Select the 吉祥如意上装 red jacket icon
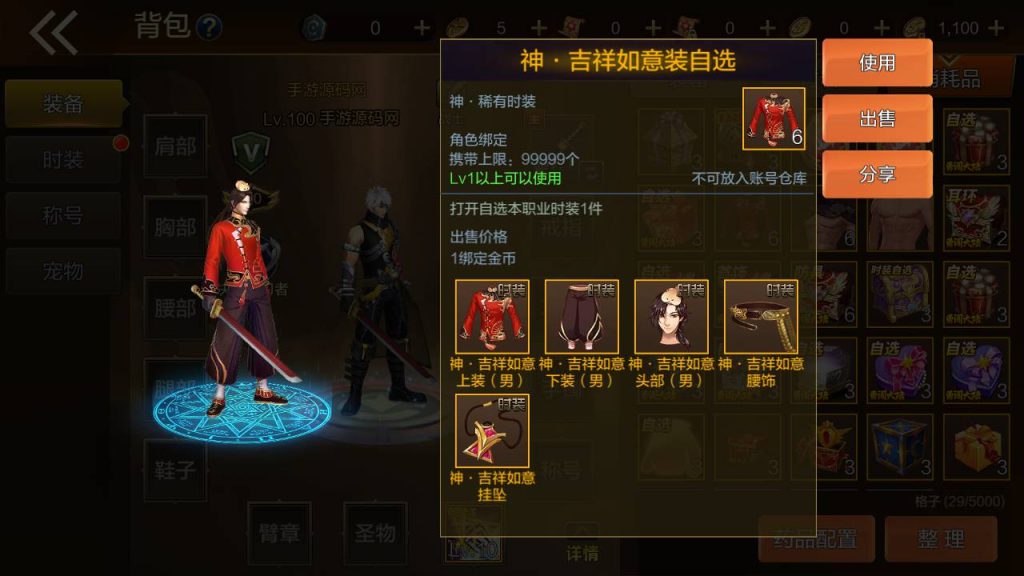1024x576 pixels. [x=492, y=317]
